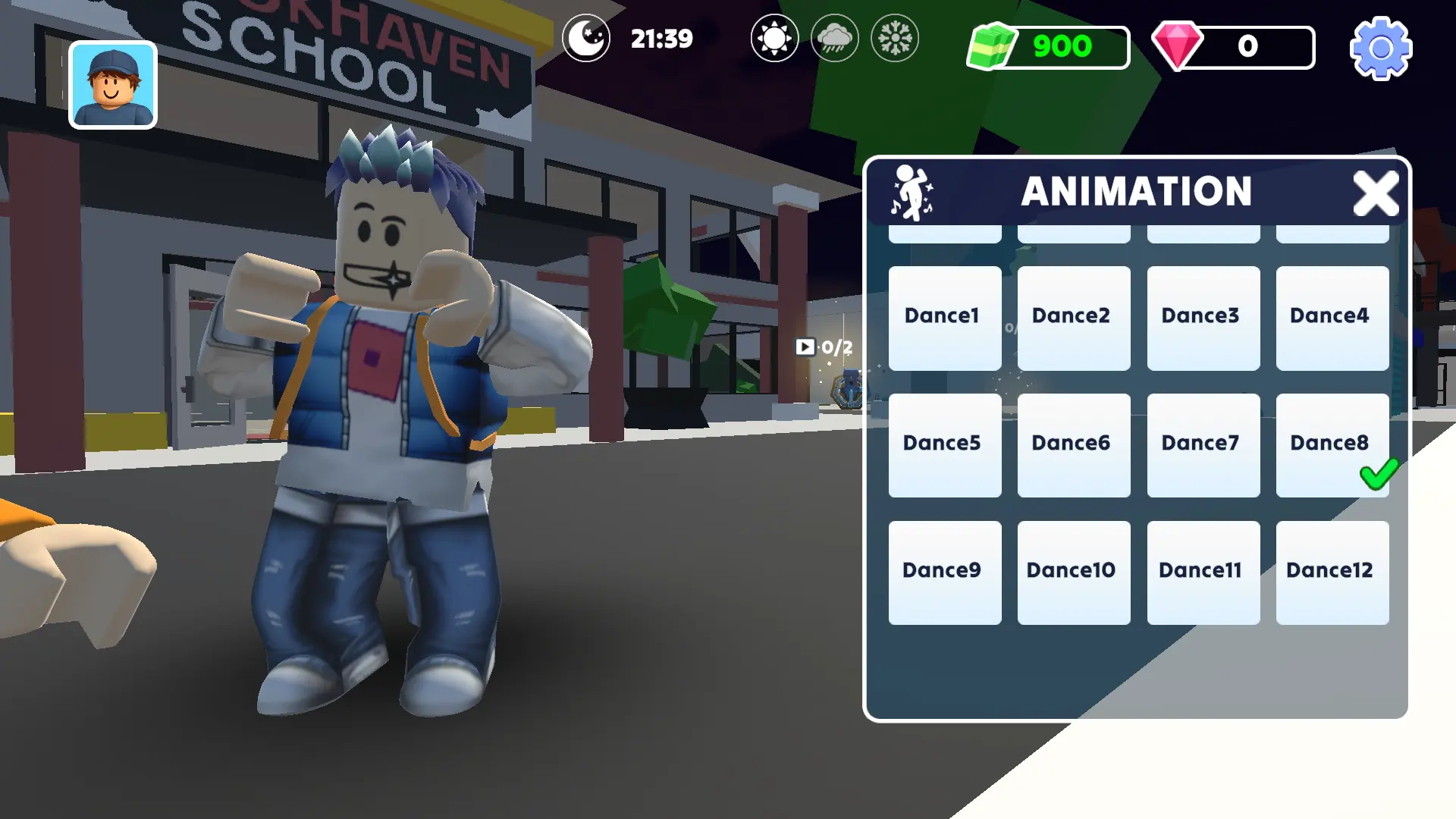Close the Animation panel
Screen dimensions: 1456x819
click(x=1377, y=193)
